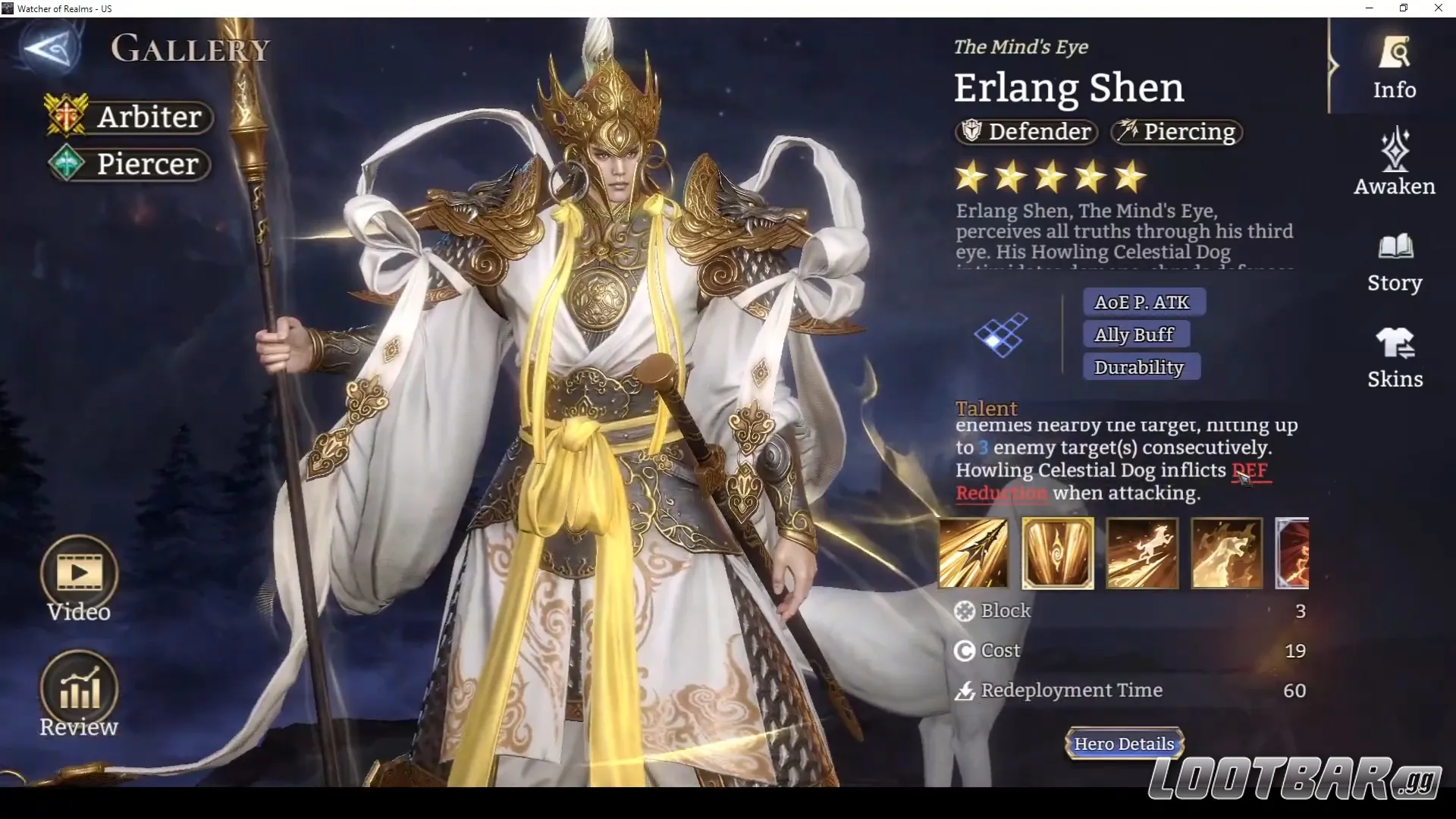
Task: Open the Howling Celestial Dog skill icon
Action: click(1141, 553)
